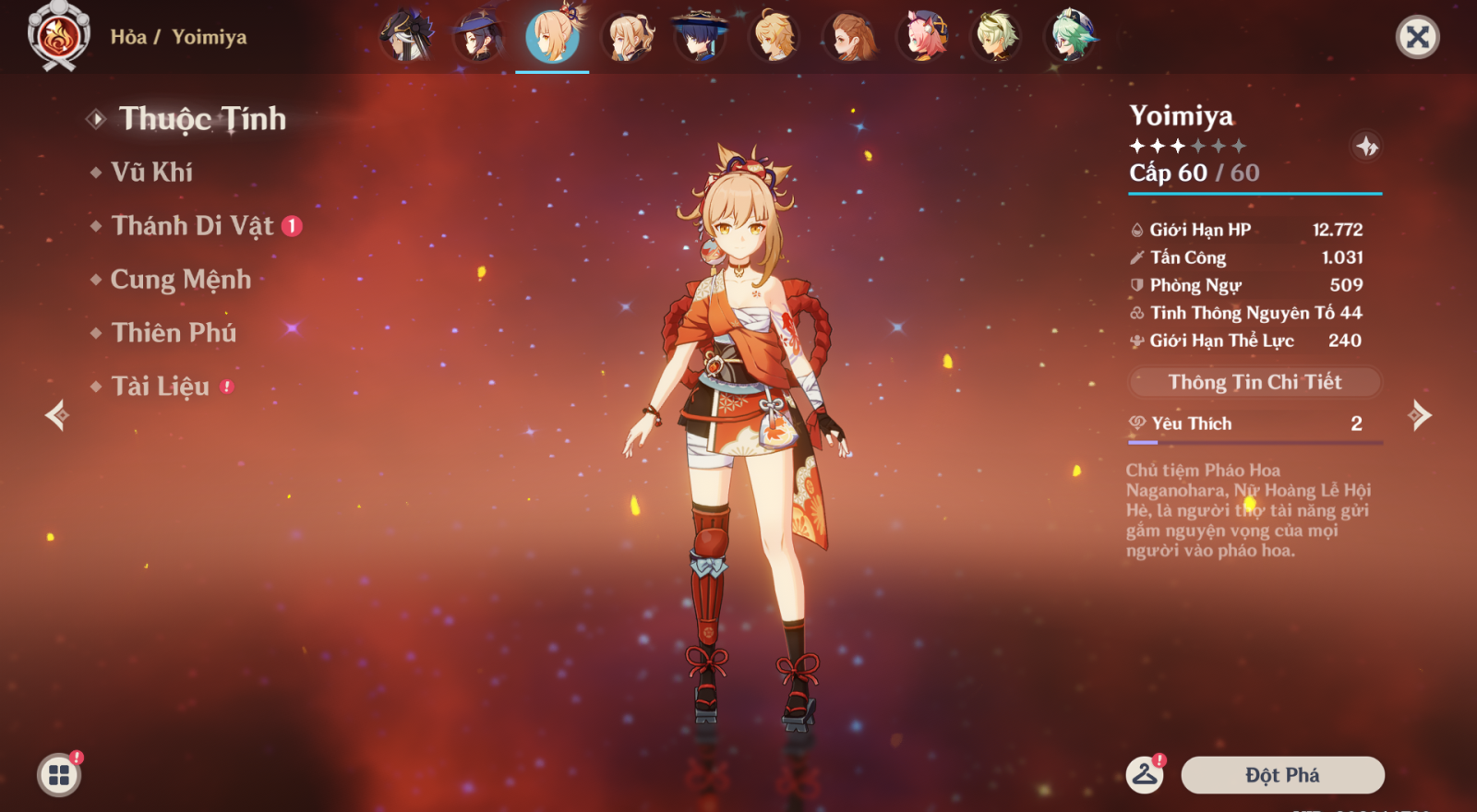Go to the previous character with left arrow
The height and width of the screenshot is (812, 1477).
point(57,415)
